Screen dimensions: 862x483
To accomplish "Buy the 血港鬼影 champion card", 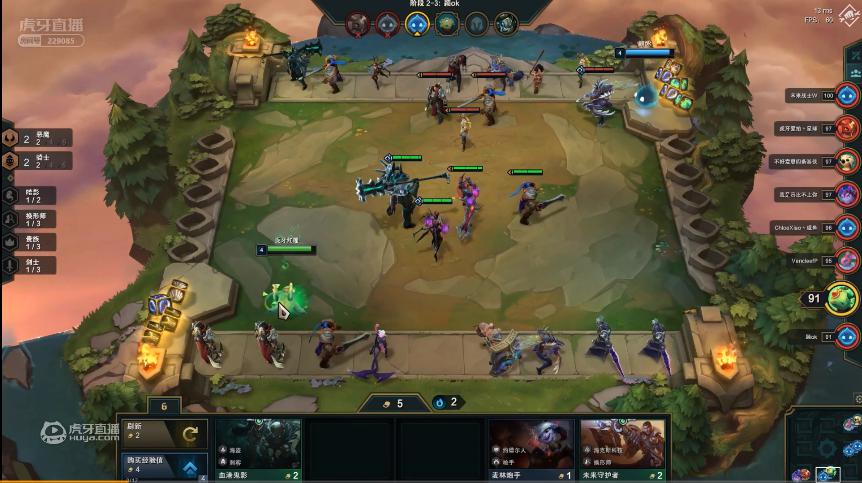I will tap(258, 446).
